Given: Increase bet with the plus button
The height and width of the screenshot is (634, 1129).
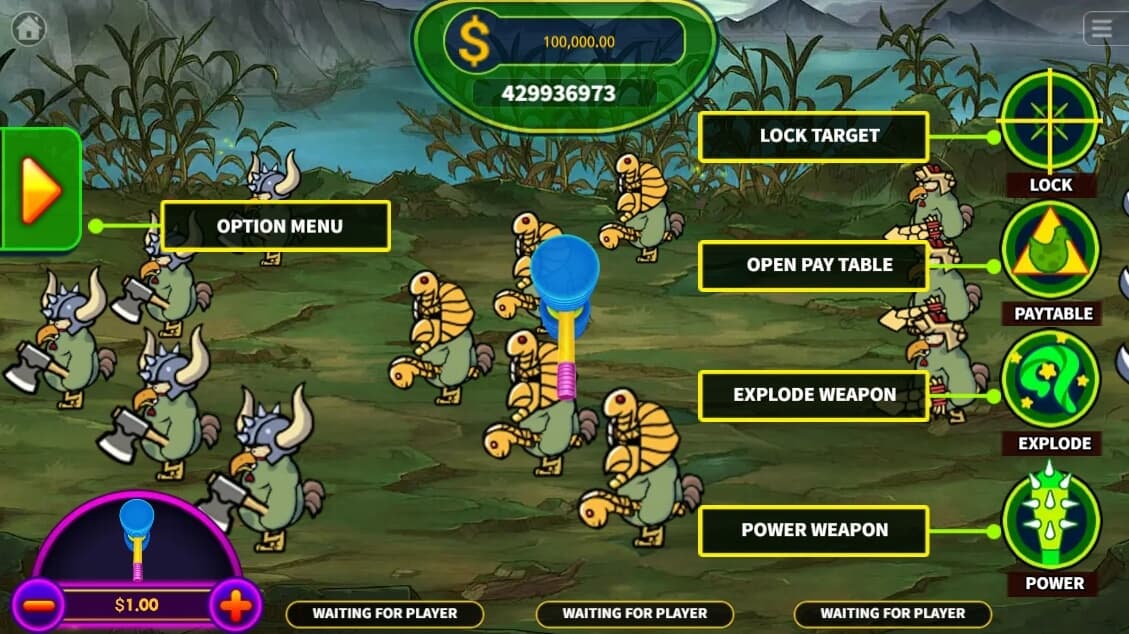Looking at the screenshot, I should (x=236, y=605).
